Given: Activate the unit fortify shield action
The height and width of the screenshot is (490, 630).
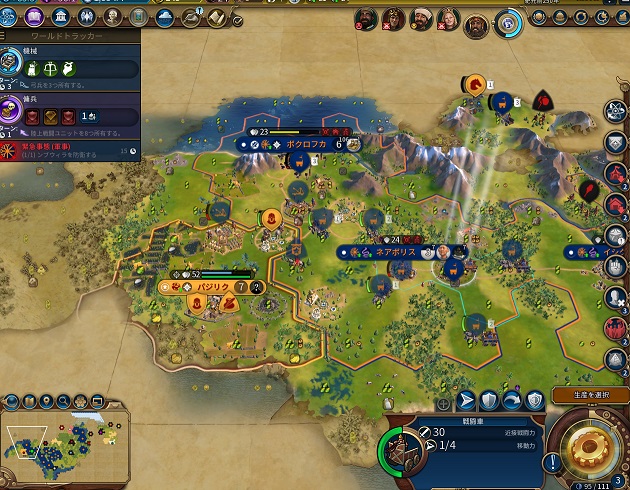Looking at the screenshot, I should 489,400.
